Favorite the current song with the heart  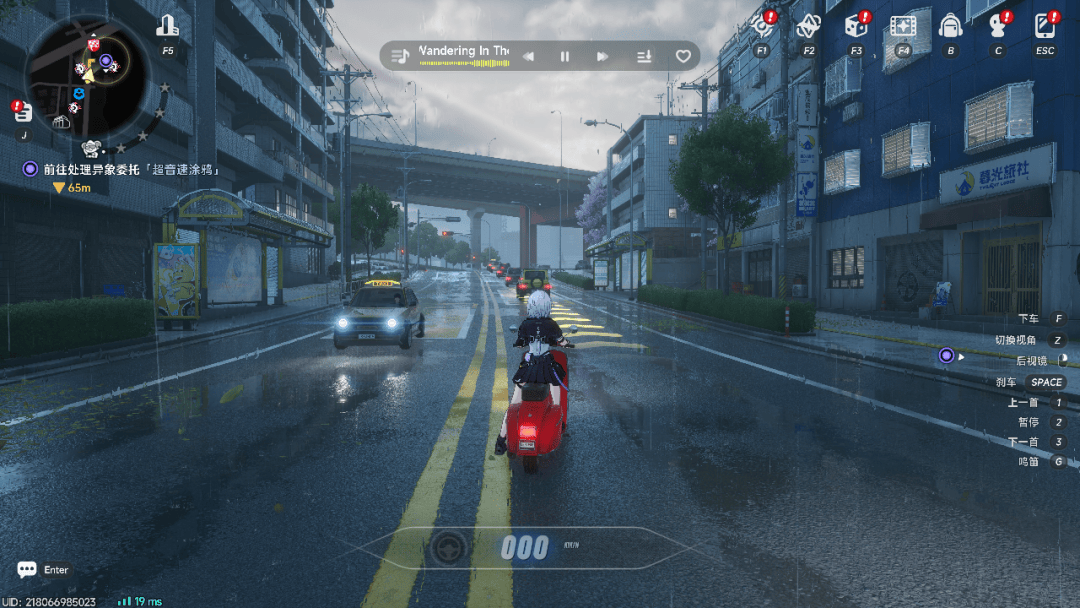tap(683, 56)
